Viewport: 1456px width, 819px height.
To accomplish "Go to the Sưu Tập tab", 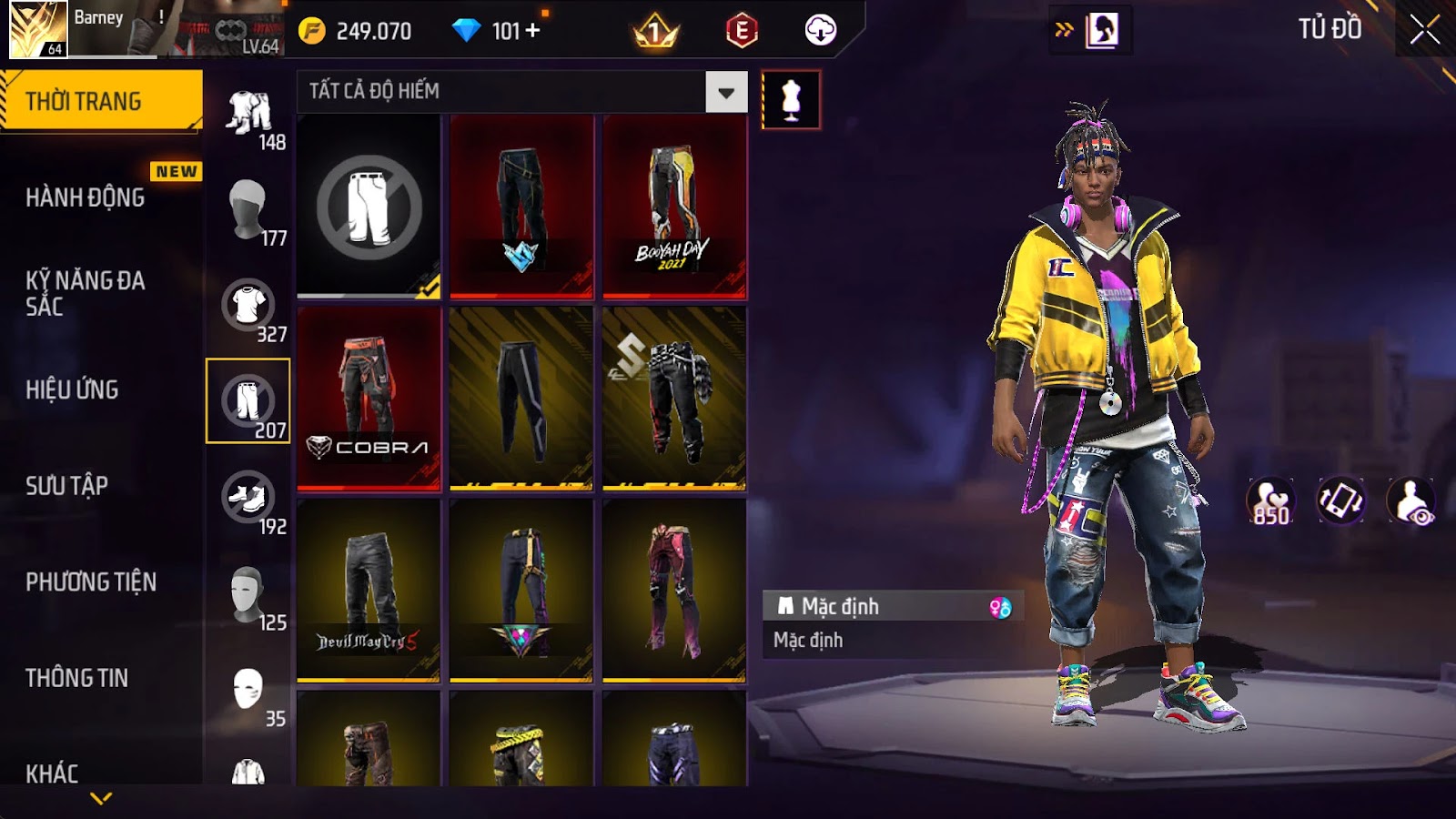I will tap(67, 486).
